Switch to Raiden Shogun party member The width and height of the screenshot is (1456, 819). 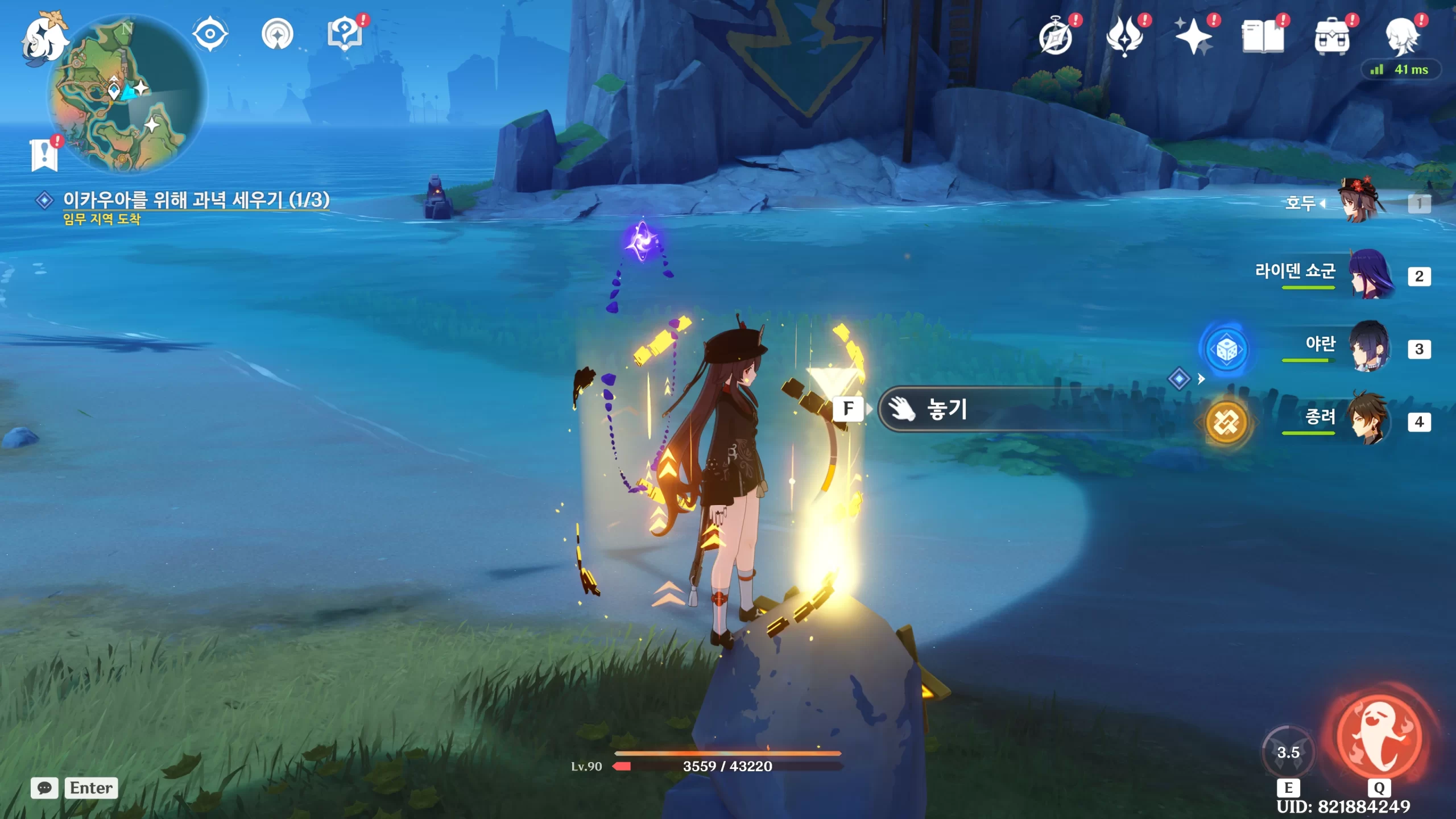(x=1370, y=275)
